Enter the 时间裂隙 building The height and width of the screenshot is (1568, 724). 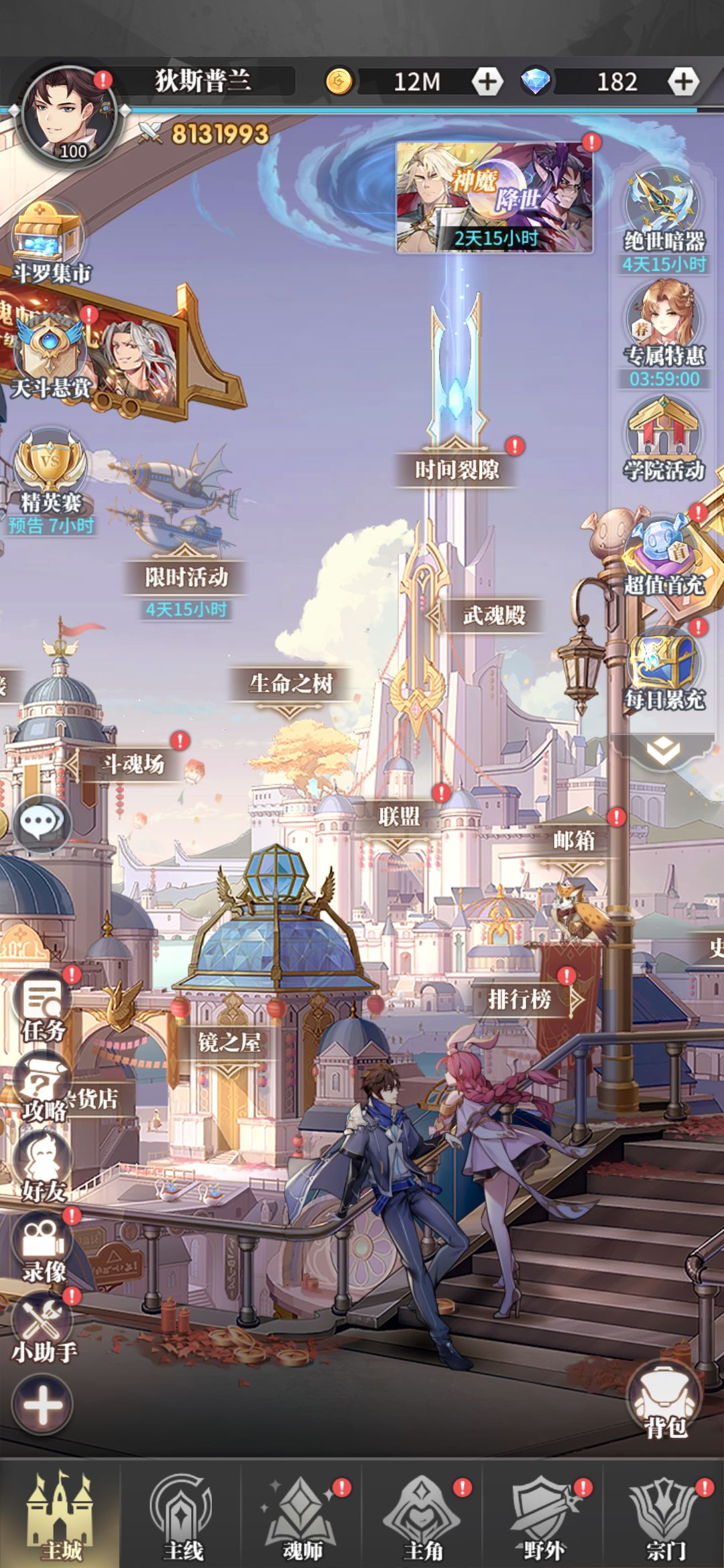point(457,469)
